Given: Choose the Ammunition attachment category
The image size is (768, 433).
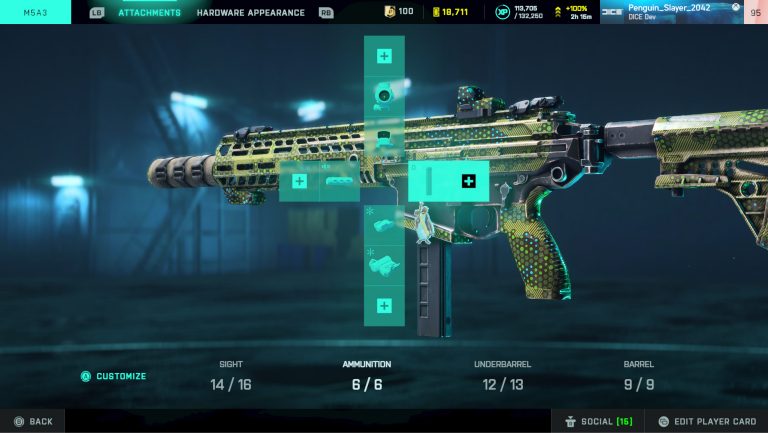Looking at the screenshot, I should pos(366,376).
